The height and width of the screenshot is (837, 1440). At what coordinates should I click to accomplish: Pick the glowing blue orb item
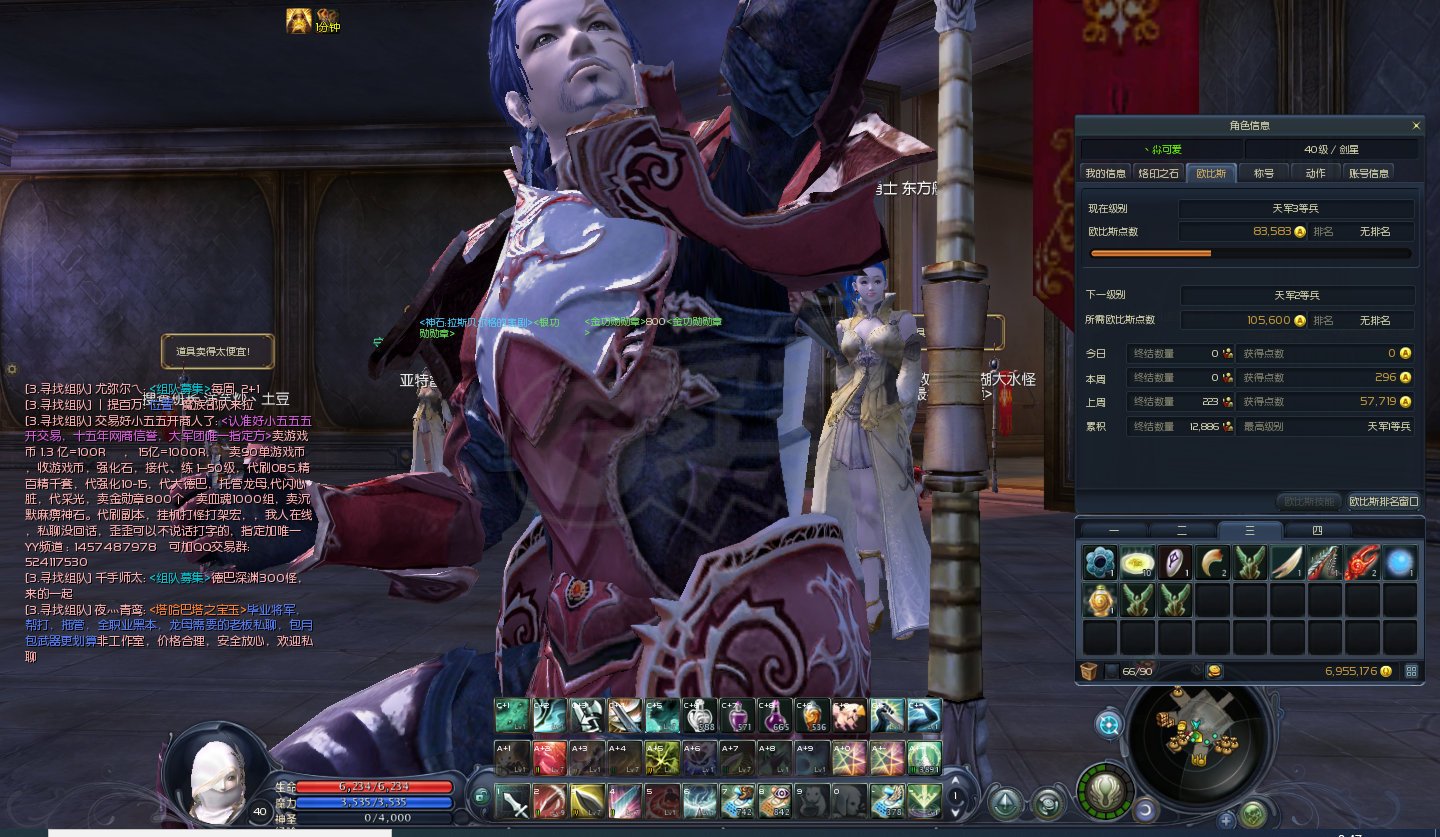coord(1400,563)
